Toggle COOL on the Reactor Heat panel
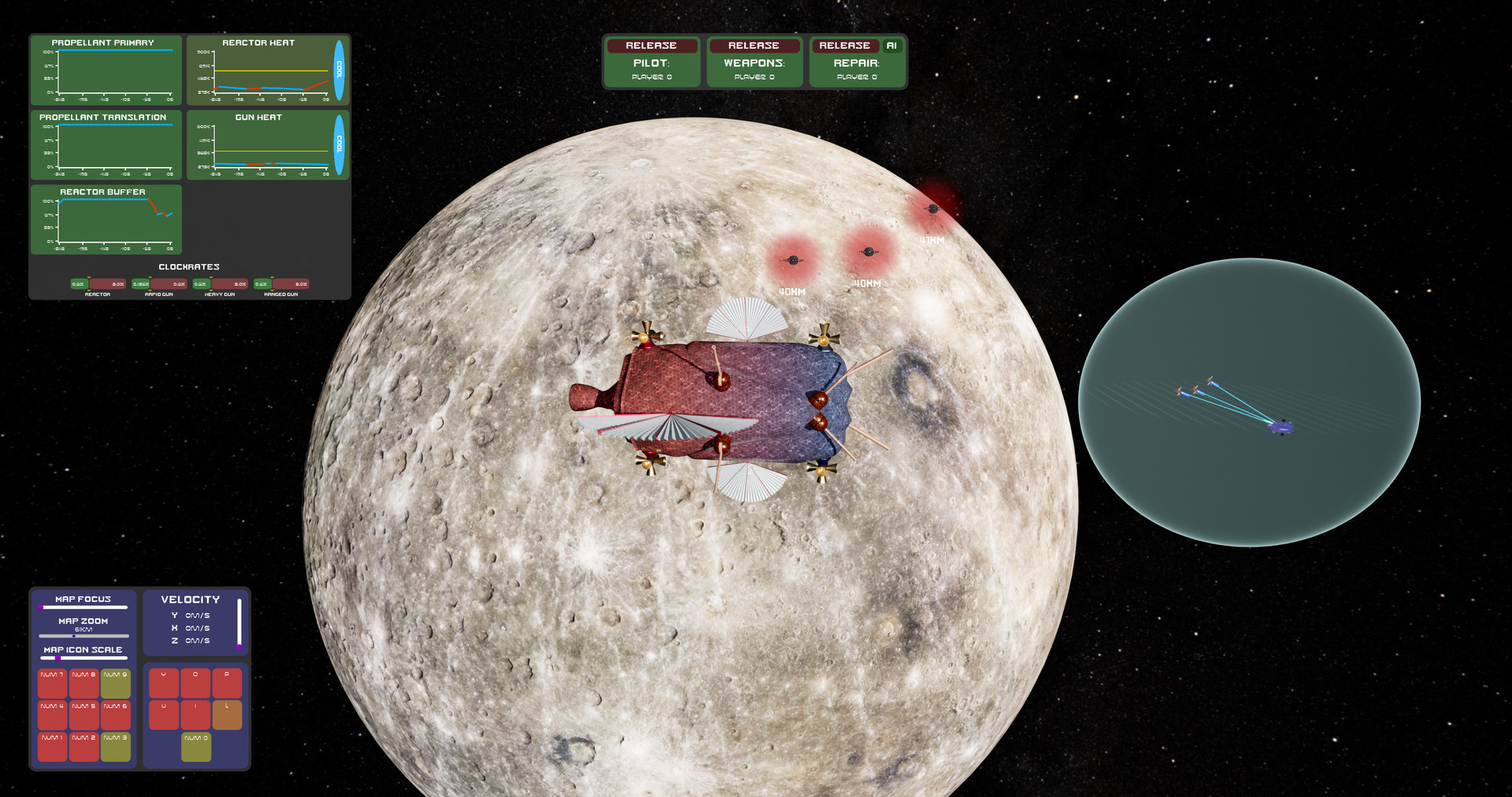This screenshot has width=1512, height=797. click(339, 70)
